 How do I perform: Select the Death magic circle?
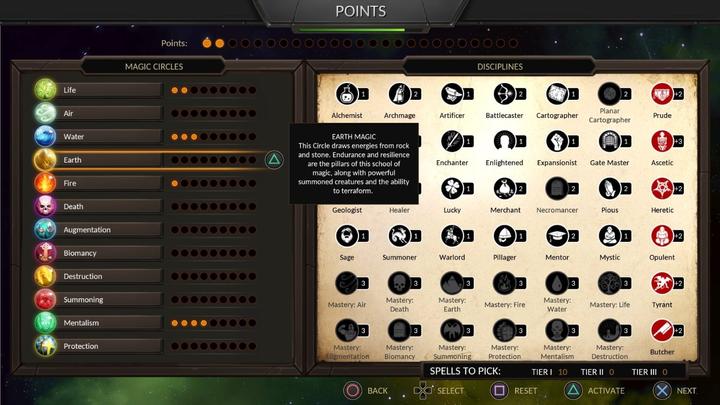point(98,207)
